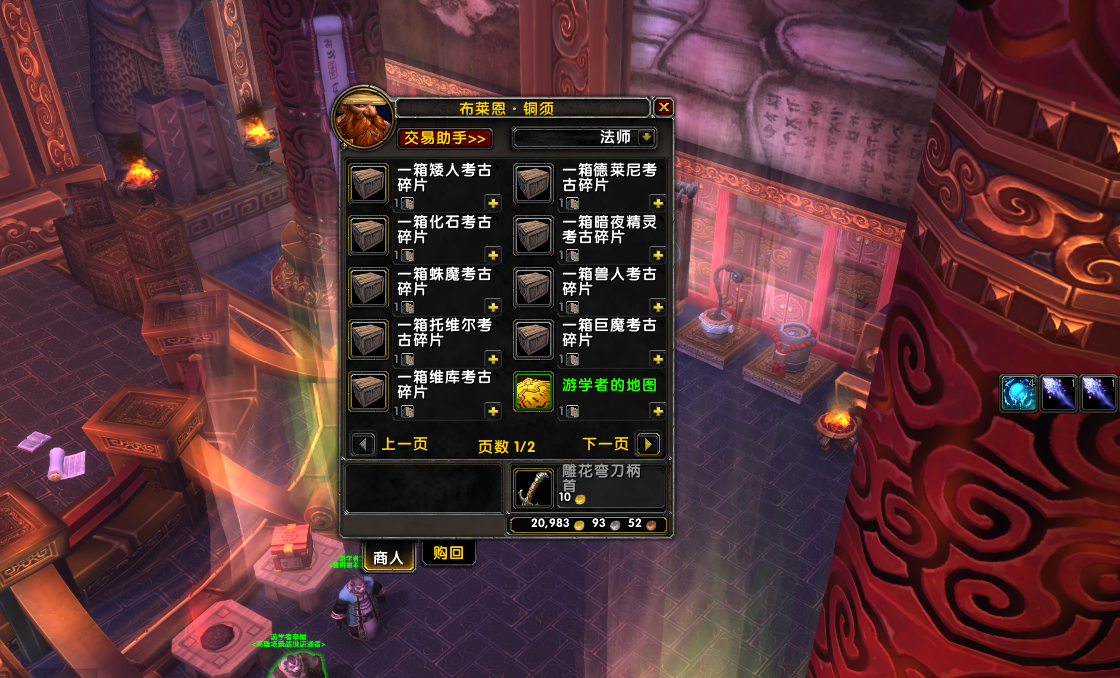The width and height of the screenshot is (1120, 678).
Task: Select 一箱德莱尼考古碎片 crate
Action: [533, 183]
